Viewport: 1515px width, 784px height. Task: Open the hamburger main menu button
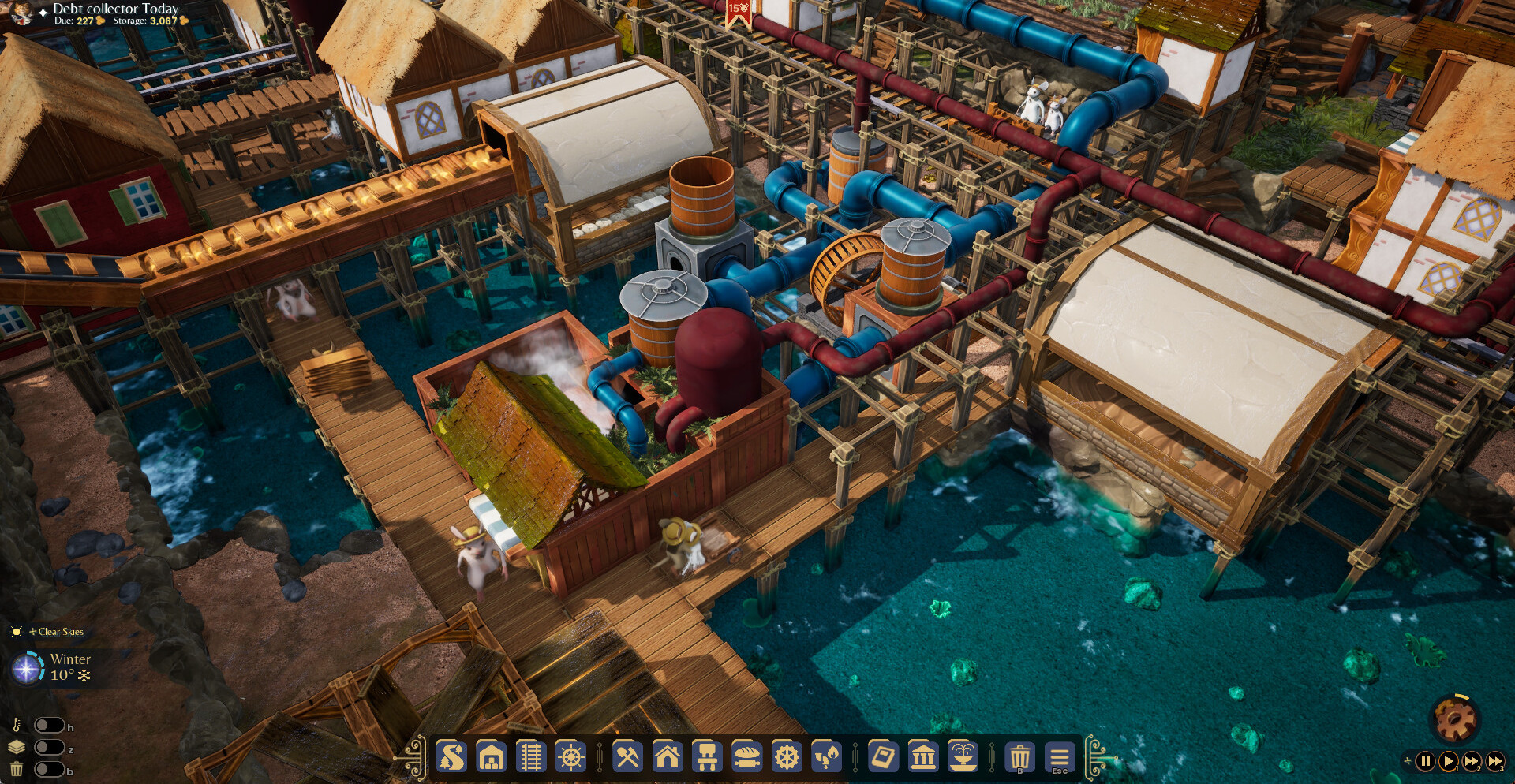(1060, 757)
